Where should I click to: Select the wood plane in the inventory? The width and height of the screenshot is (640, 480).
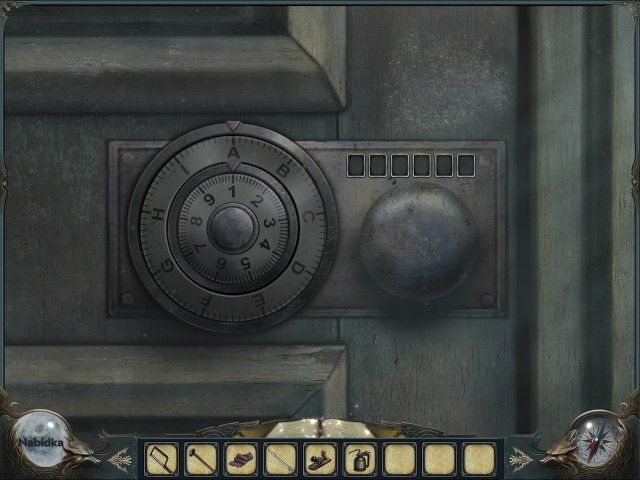point(320,459)
